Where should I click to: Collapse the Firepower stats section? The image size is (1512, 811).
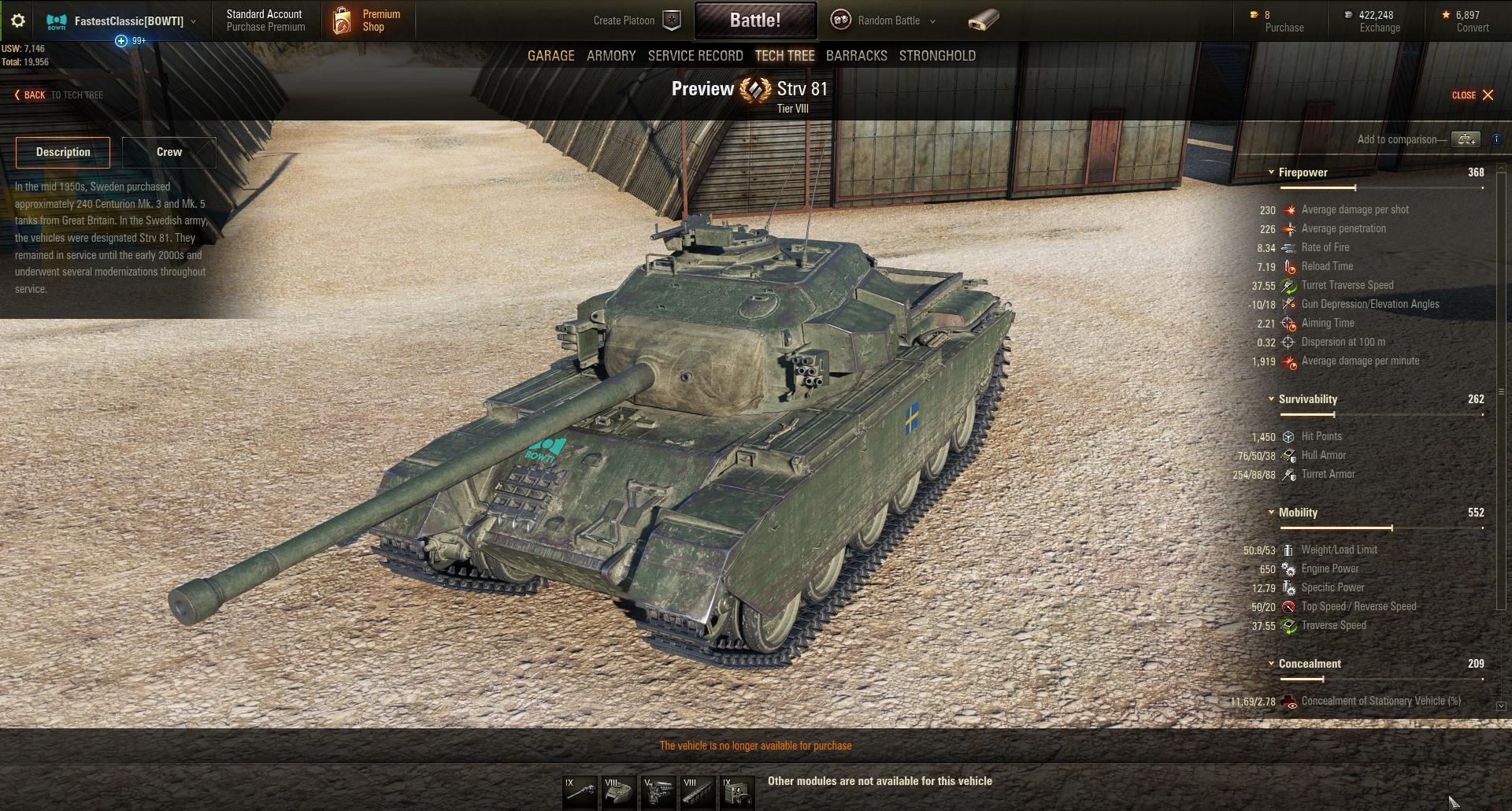click(x=1271, y=172)
